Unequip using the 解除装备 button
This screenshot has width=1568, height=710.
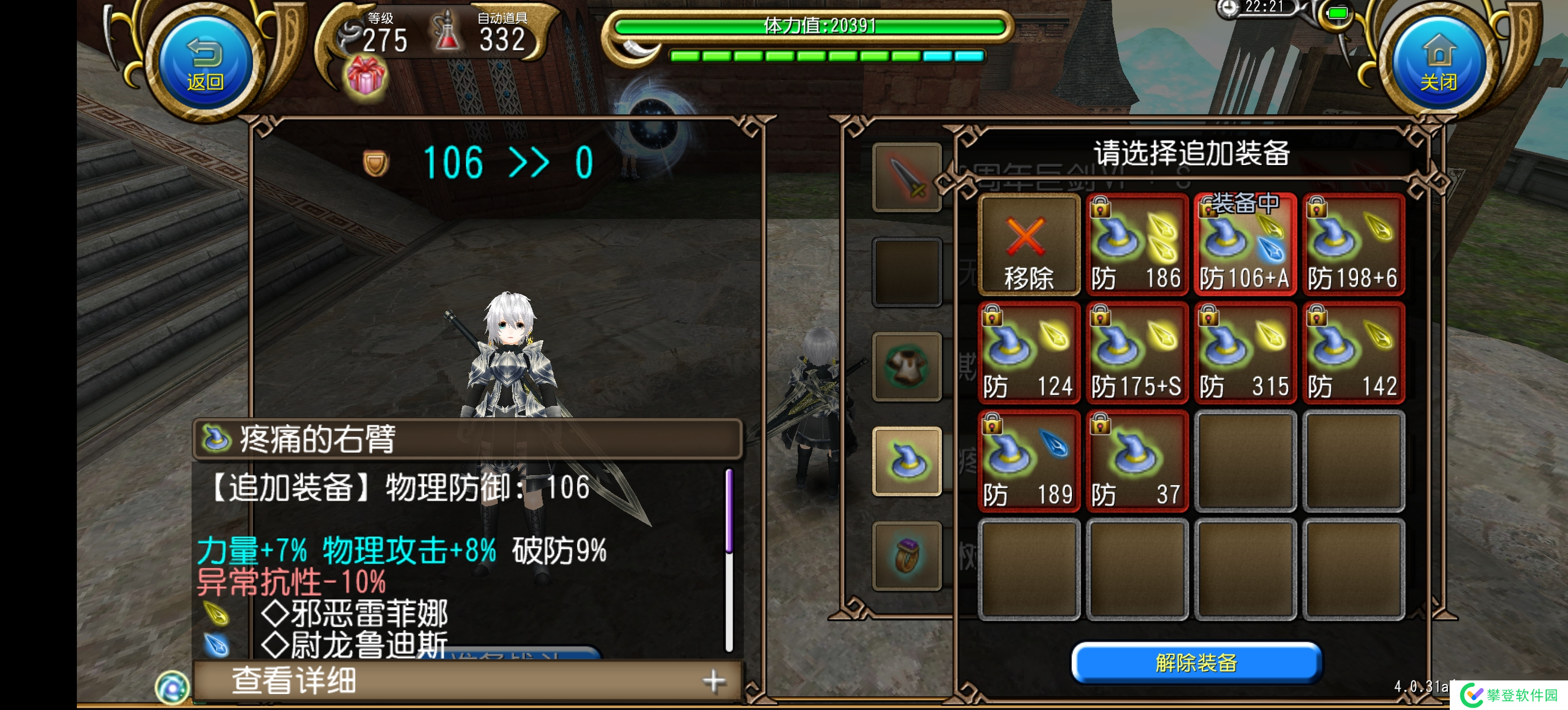(1196, 662)
